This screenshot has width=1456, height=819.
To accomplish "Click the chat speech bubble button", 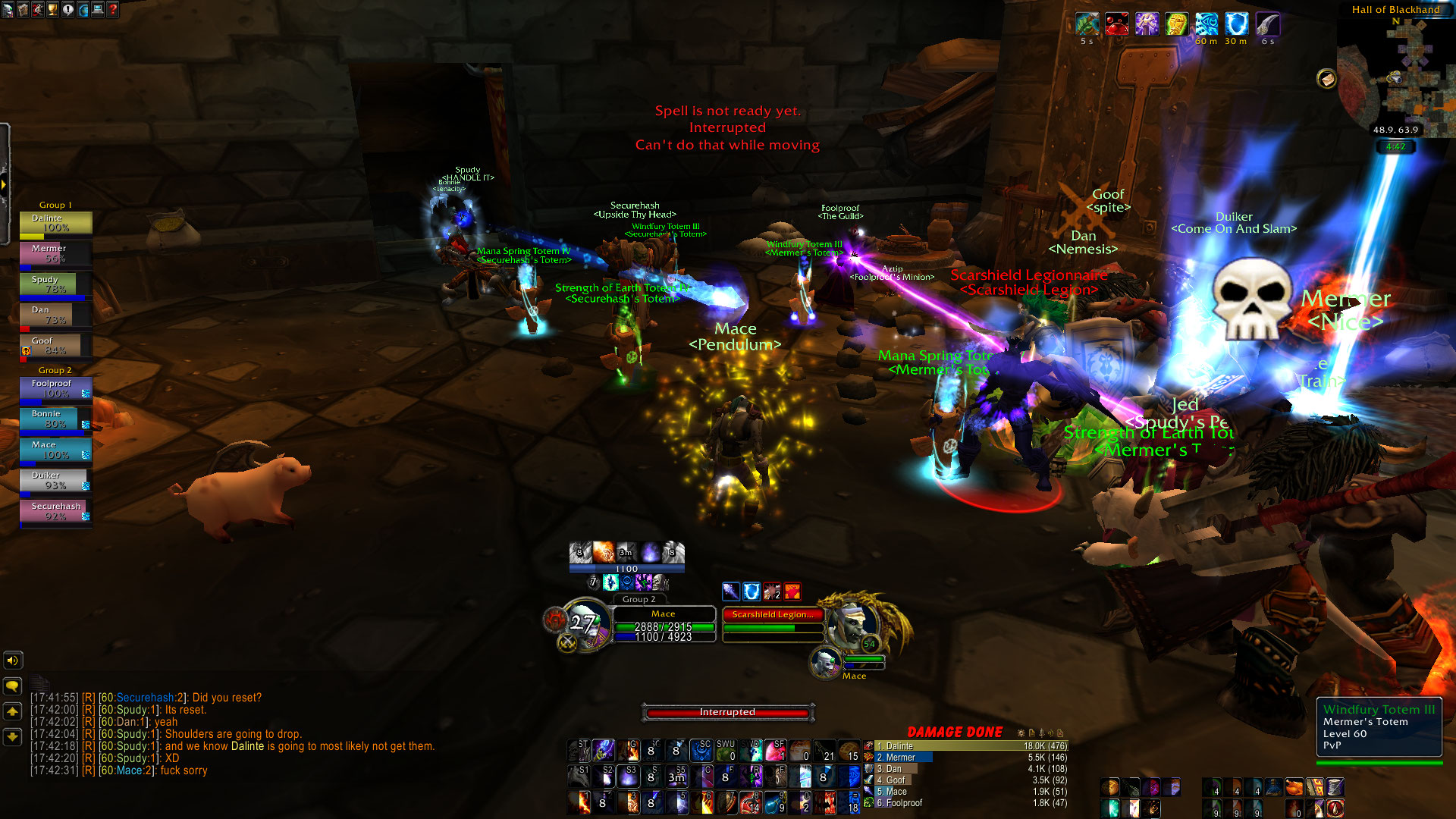I will coord(13,686).
